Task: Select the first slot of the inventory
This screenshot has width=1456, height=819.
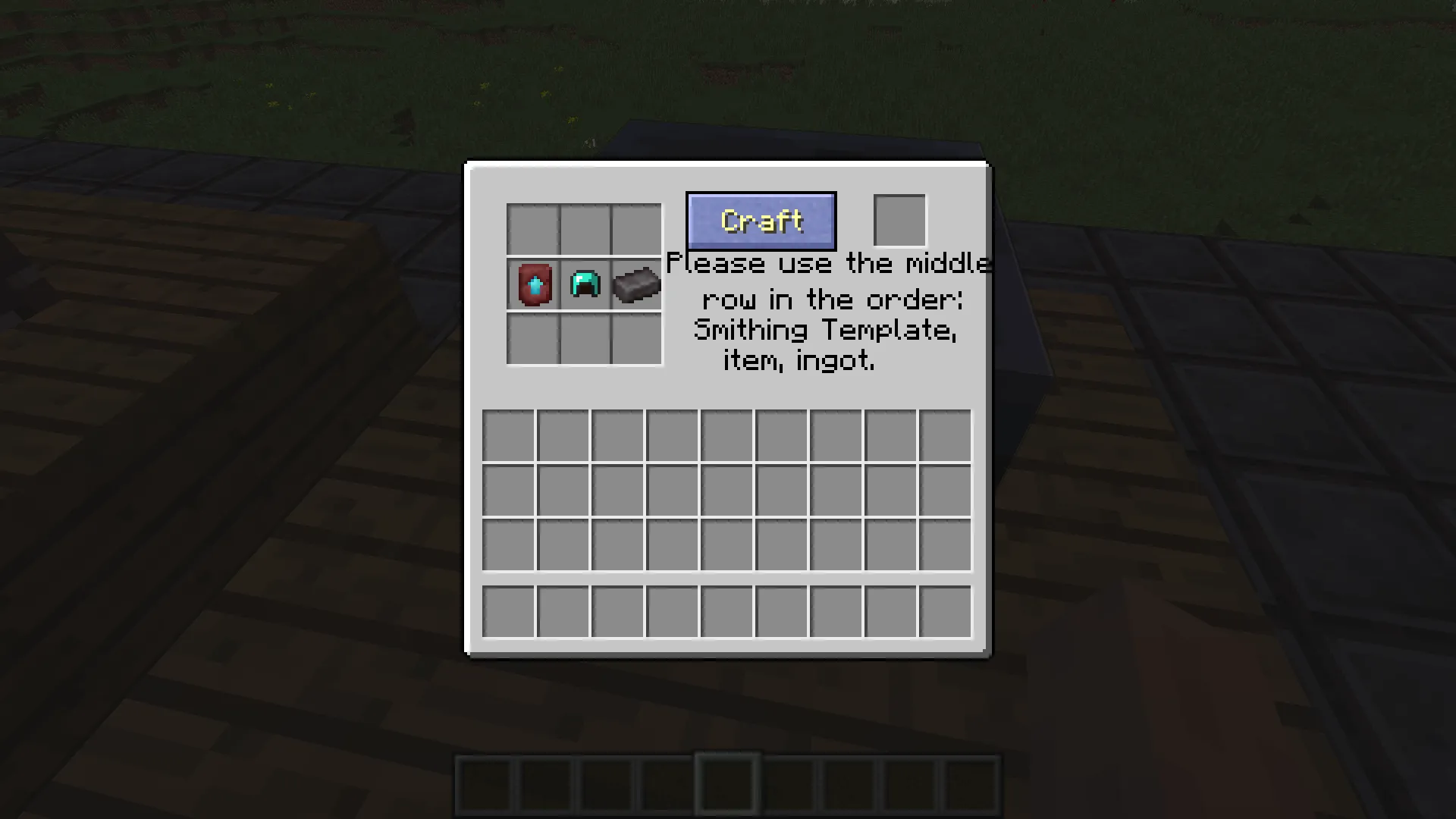Action: 507,435
